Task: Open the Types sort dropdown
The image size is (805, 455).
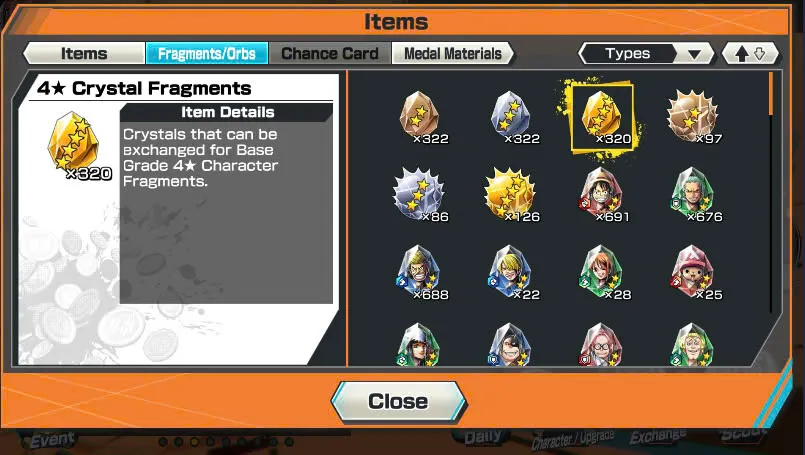Action: coord(646,54)
